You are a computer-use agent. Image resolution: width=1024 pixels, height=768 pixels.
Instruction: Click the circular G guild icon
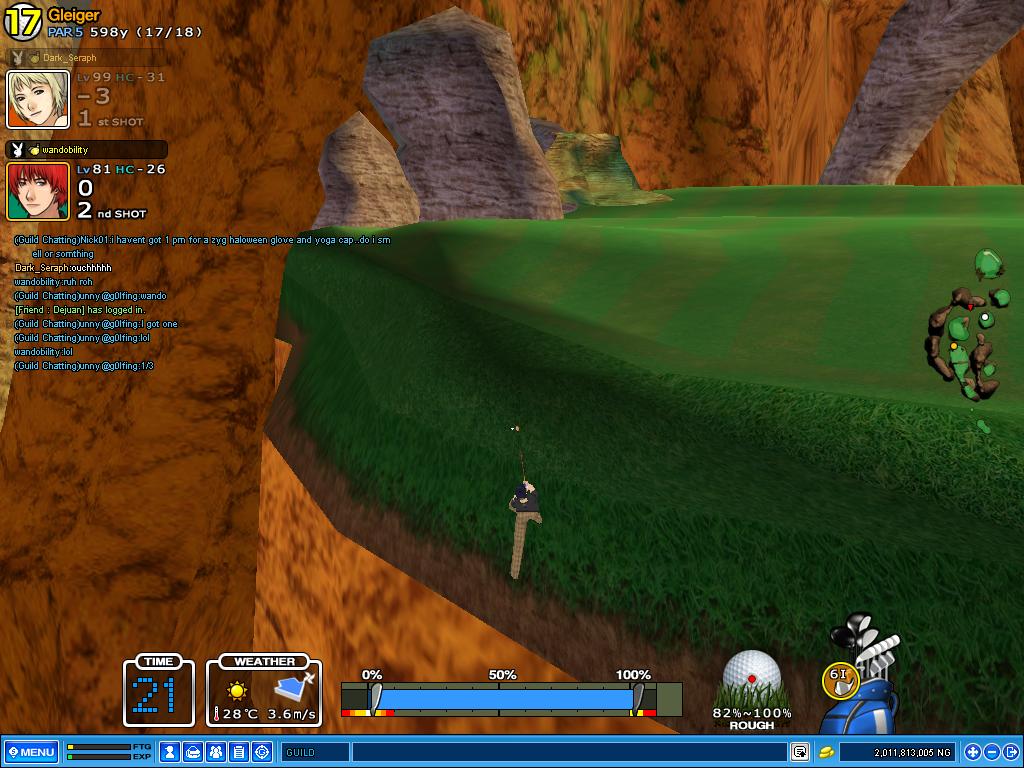262,752
